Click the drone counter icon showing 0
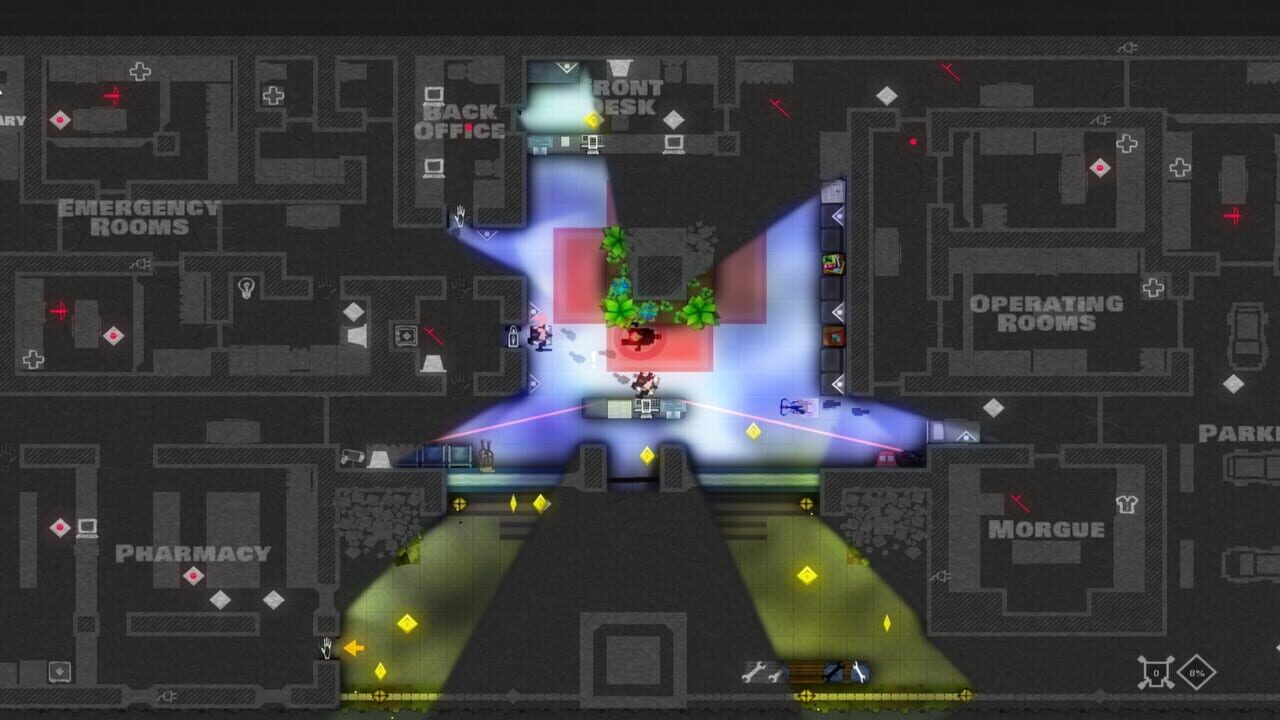1280x720 pixels. [x=1156, y=672]
